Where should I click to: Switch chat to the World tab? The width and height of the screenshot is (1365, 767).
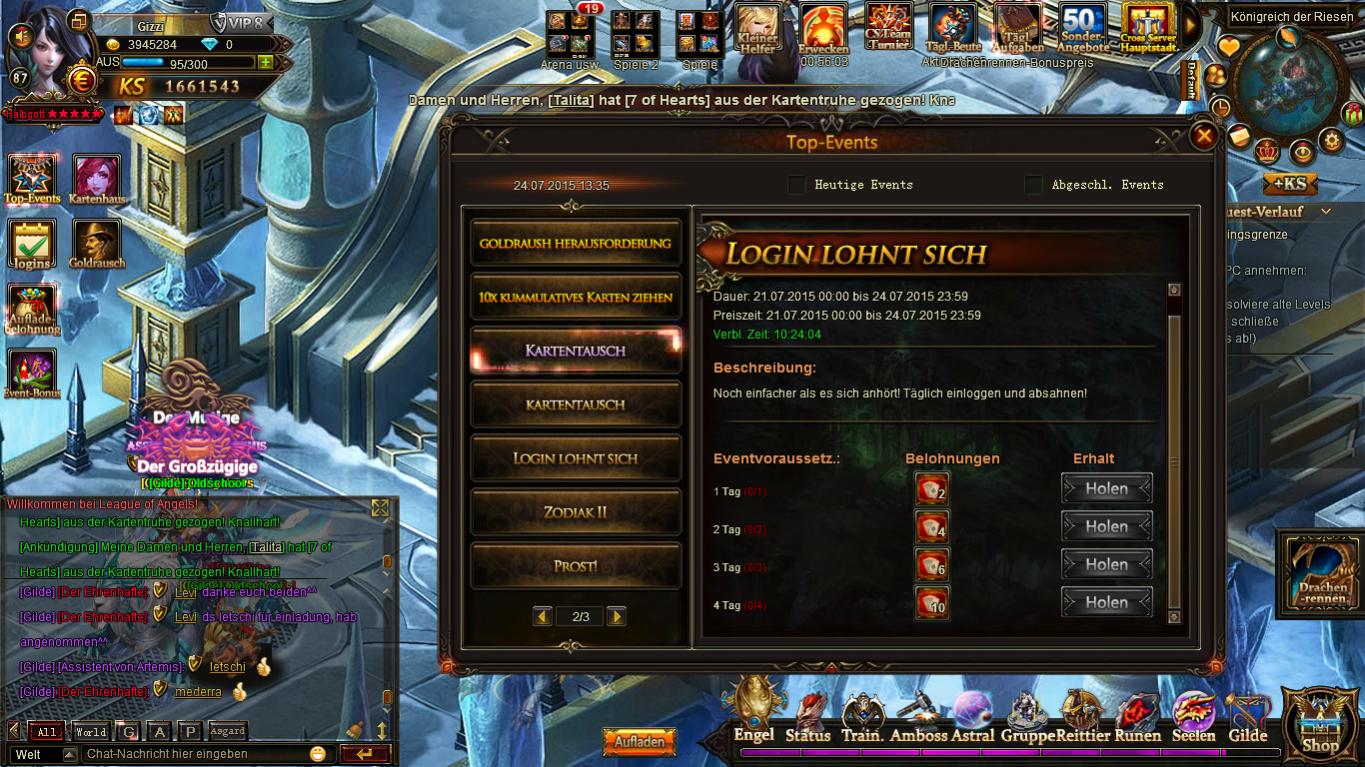90,732
